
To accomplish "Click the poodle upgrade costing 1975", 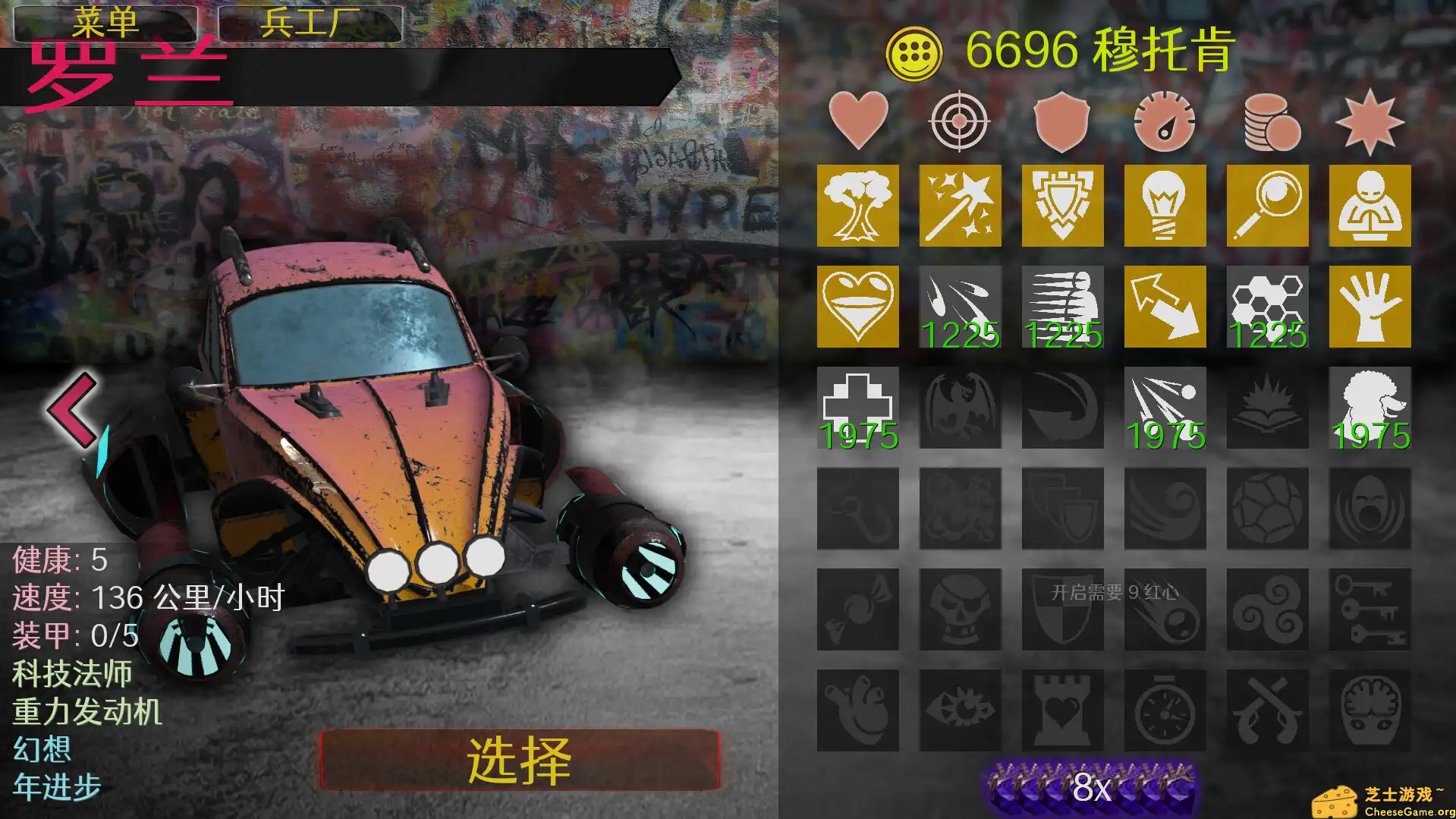I will point(1370,408).
